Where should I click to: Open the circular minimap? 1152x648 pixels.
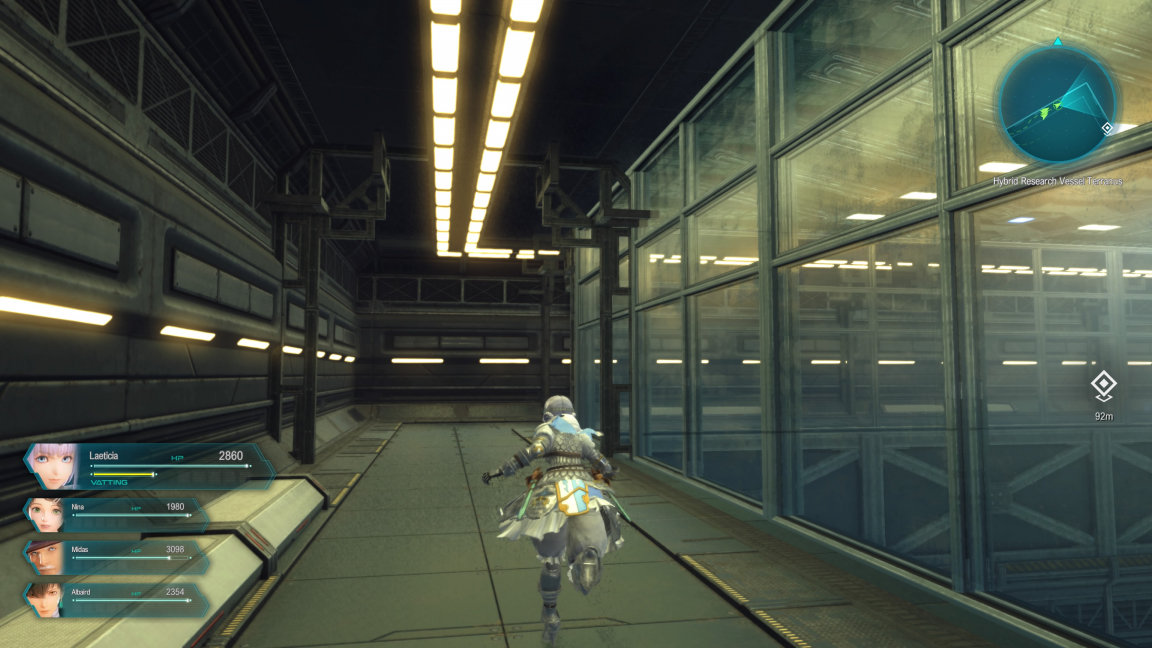1056,105
